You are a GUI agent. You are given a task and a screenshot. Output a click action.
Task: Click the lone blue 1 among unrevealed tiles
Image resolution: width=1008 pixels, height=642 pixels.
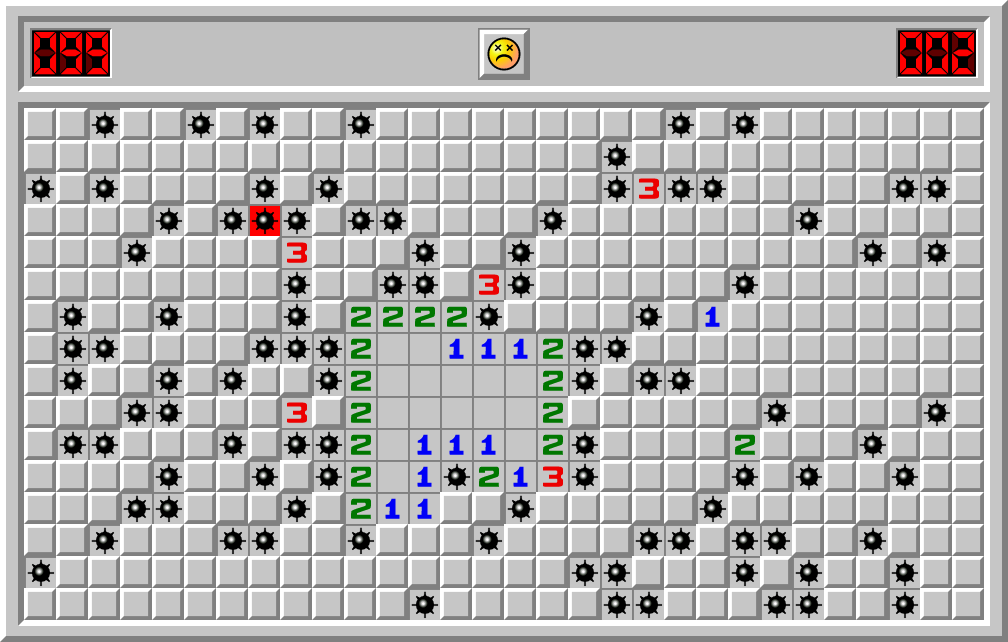pos(712,317)
